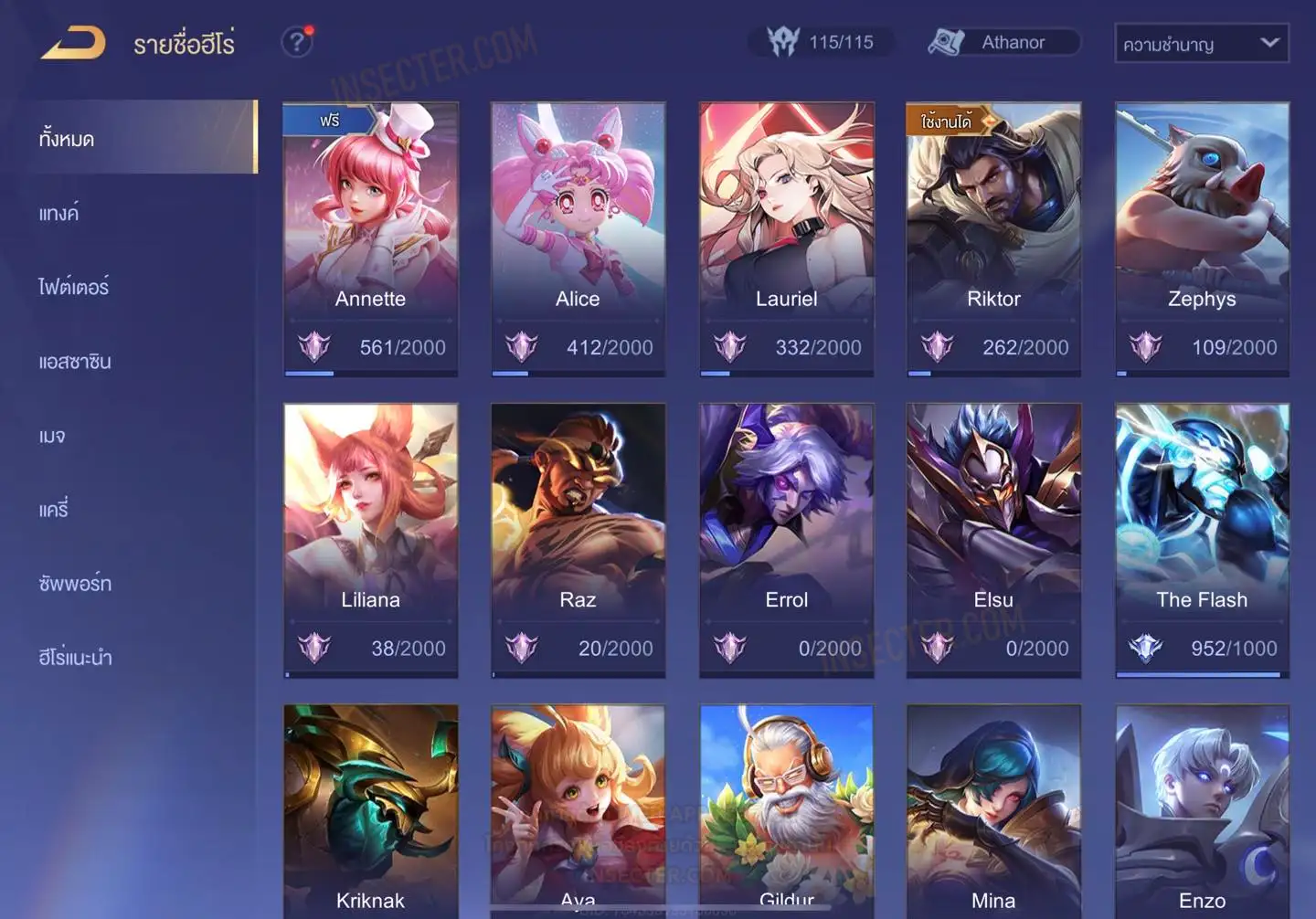The image size is (1316, 919).
Task: Go back using the top-left arrow
Action: pos(73,43)
